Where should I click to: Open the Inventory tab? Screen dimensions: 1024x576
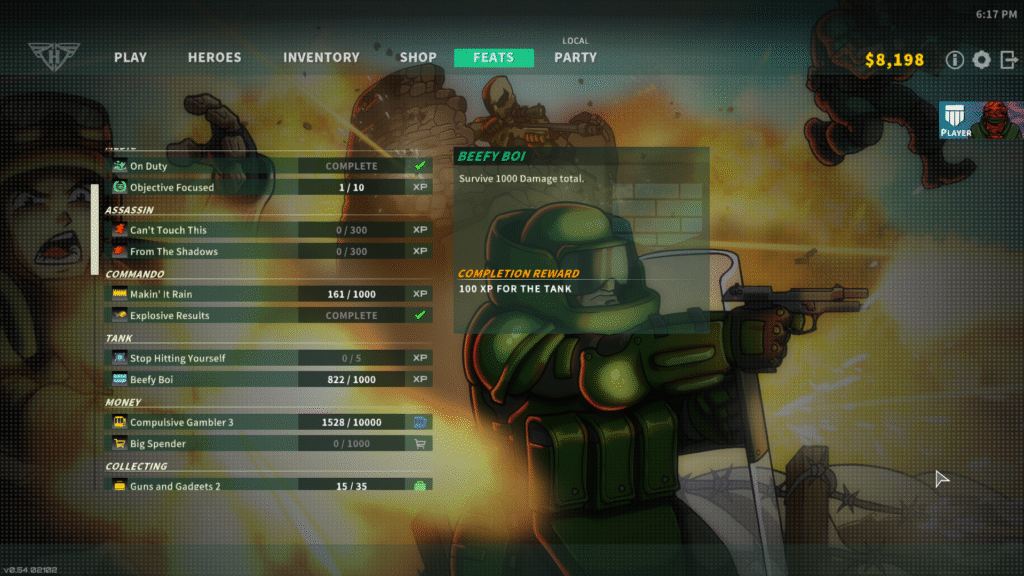tap(321, 58)
